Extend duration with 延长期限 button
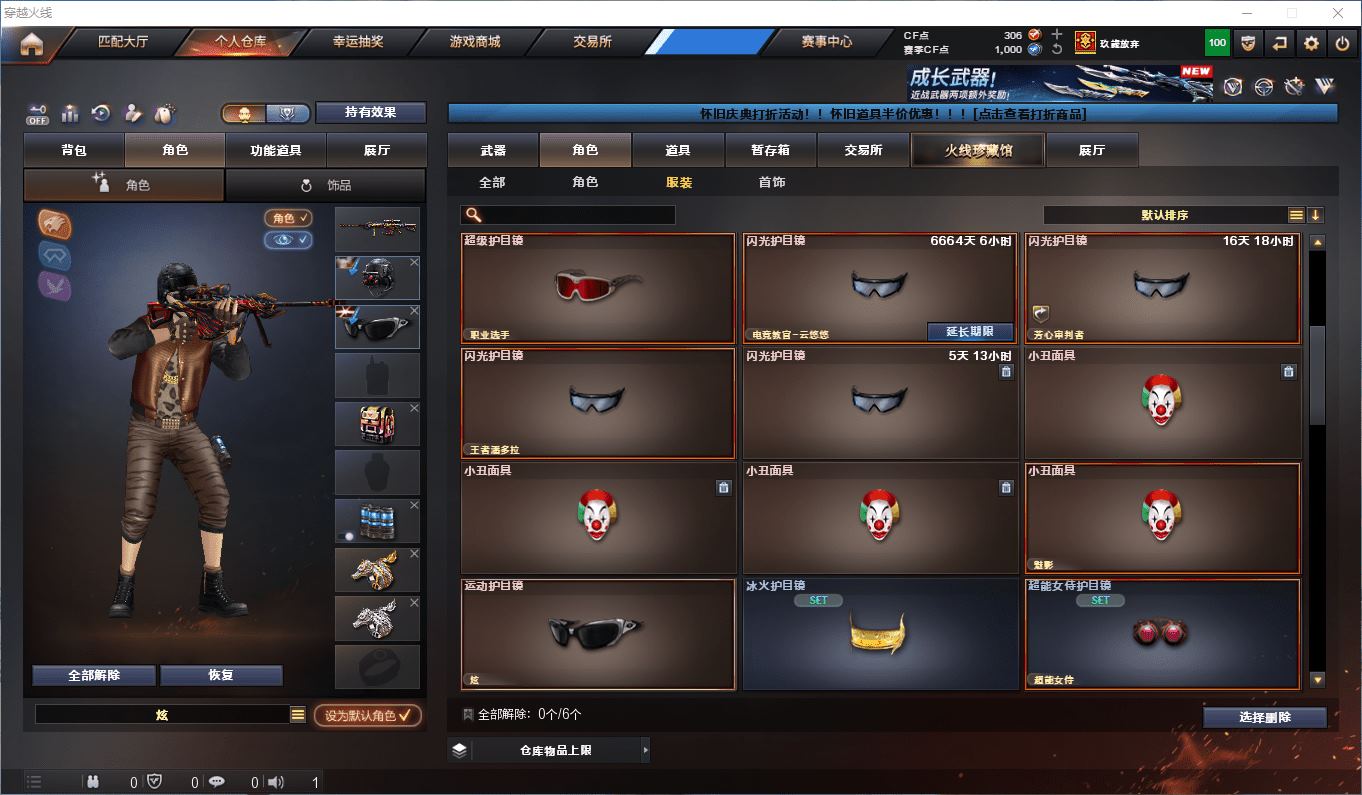 click(970, 331)
